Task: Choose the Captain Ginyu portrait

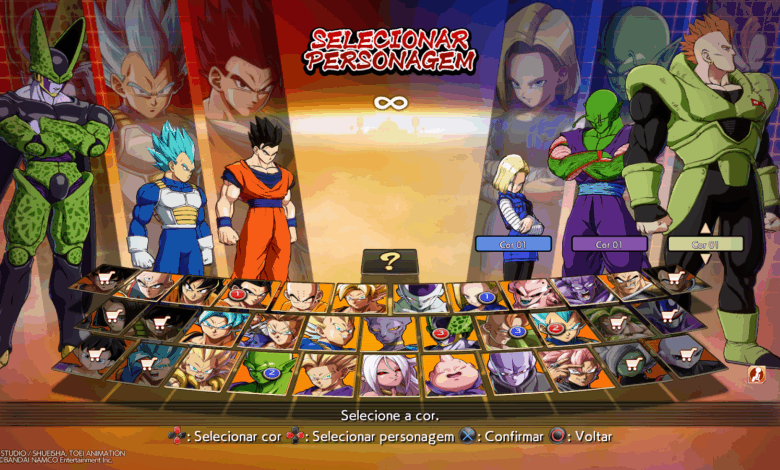Action: coord(576,290)
